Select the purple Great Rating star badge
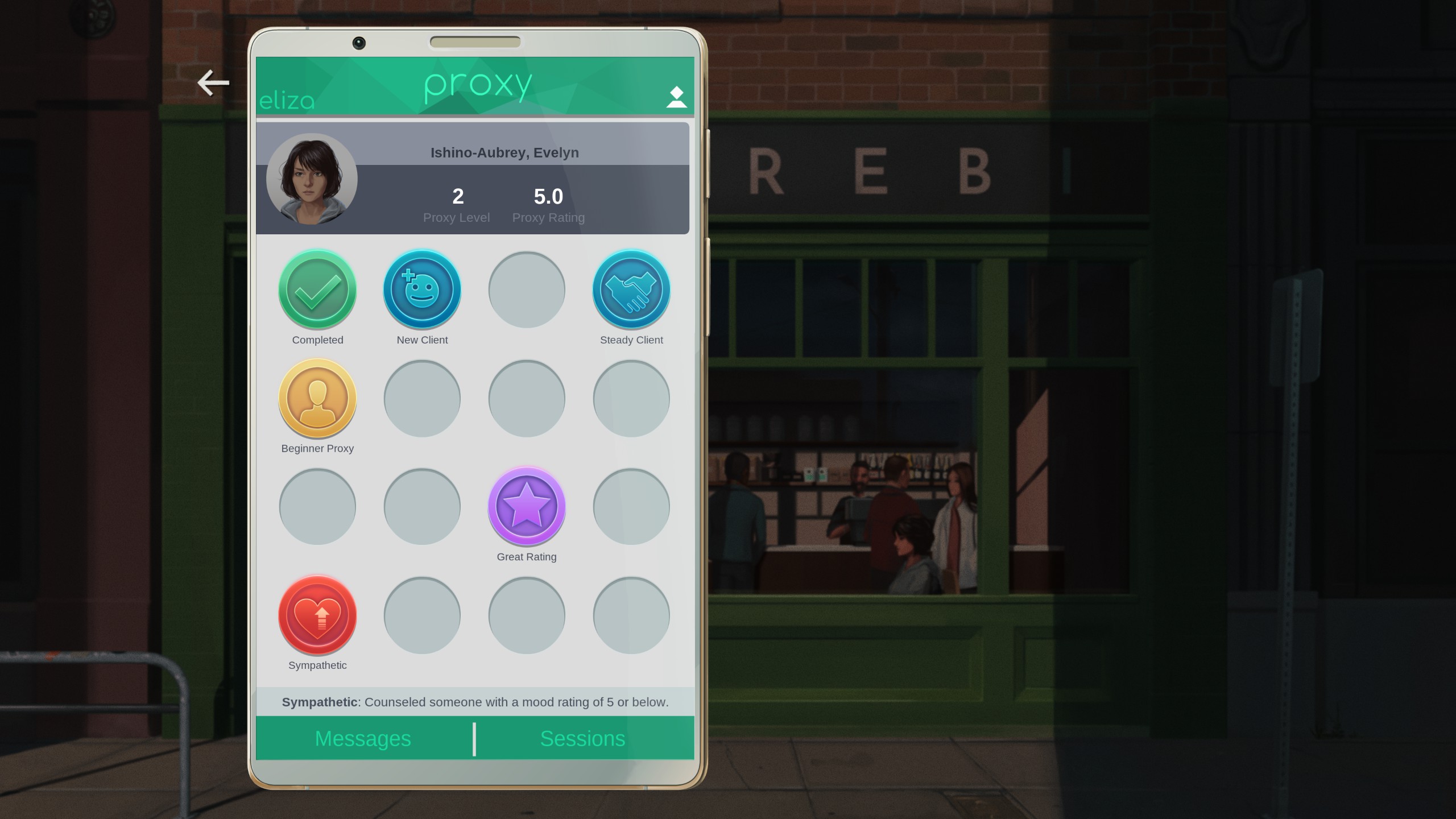Screen dimensions: 1456x819 coord(527,506)
